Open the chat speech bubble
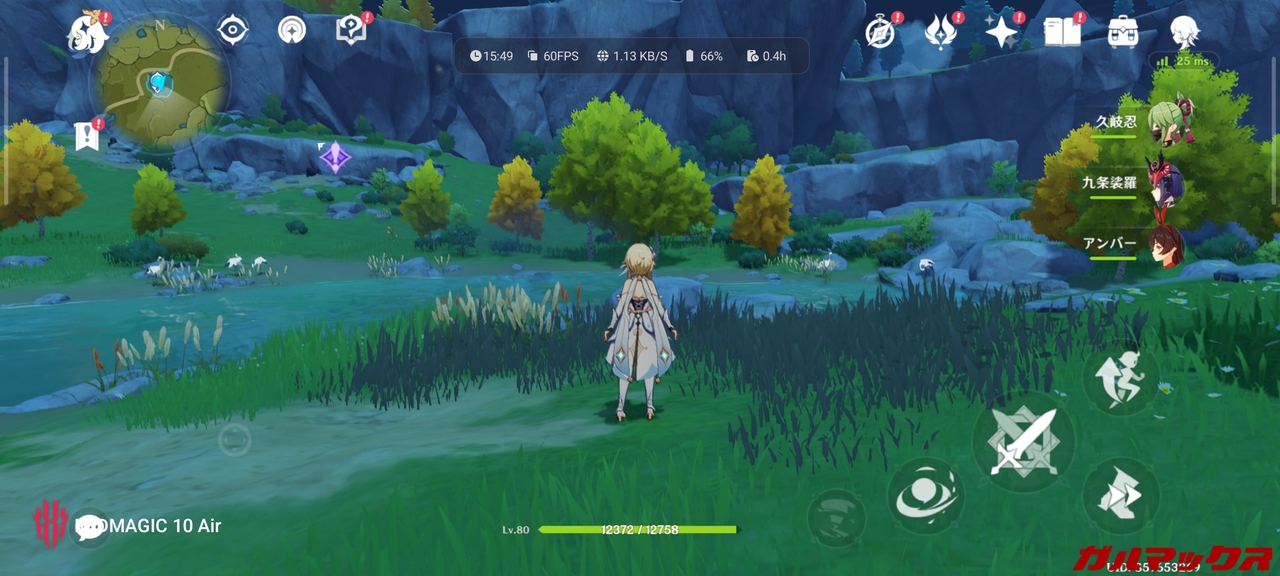Image resolution: width=1280 pixels, height=576 pixels. (90, 527)
